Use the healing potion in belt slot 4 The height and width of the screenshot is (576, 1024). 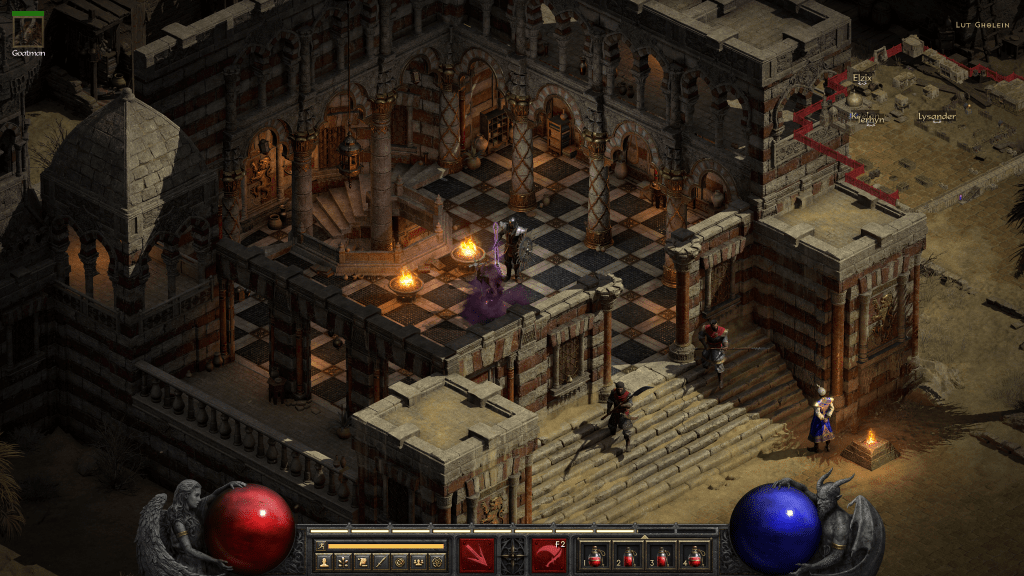pos(692,554)
